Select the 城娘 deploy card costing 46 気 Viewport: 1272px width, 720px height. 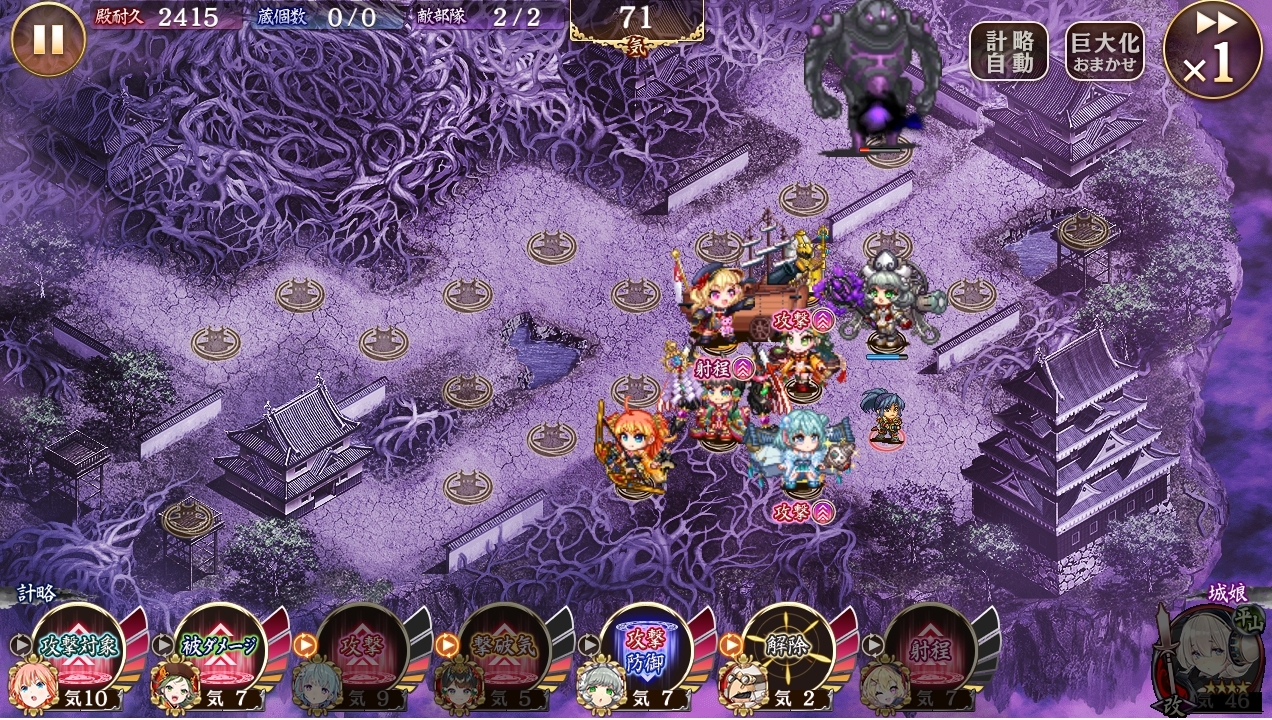coord(1209,656)
